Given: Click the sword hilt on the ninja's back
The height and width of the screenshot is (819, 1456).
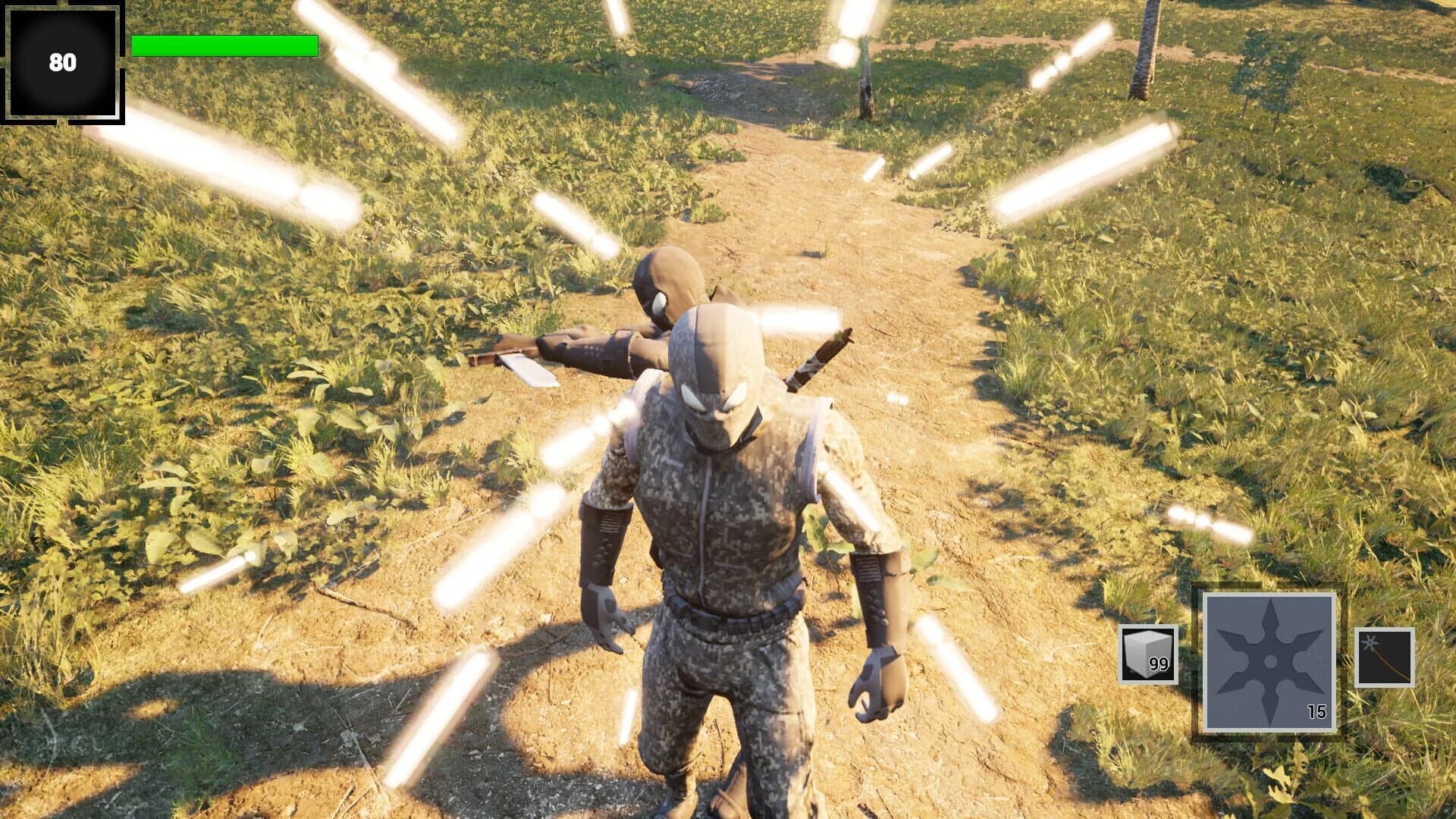Looking at the screenshot, I should pos(819,356).
